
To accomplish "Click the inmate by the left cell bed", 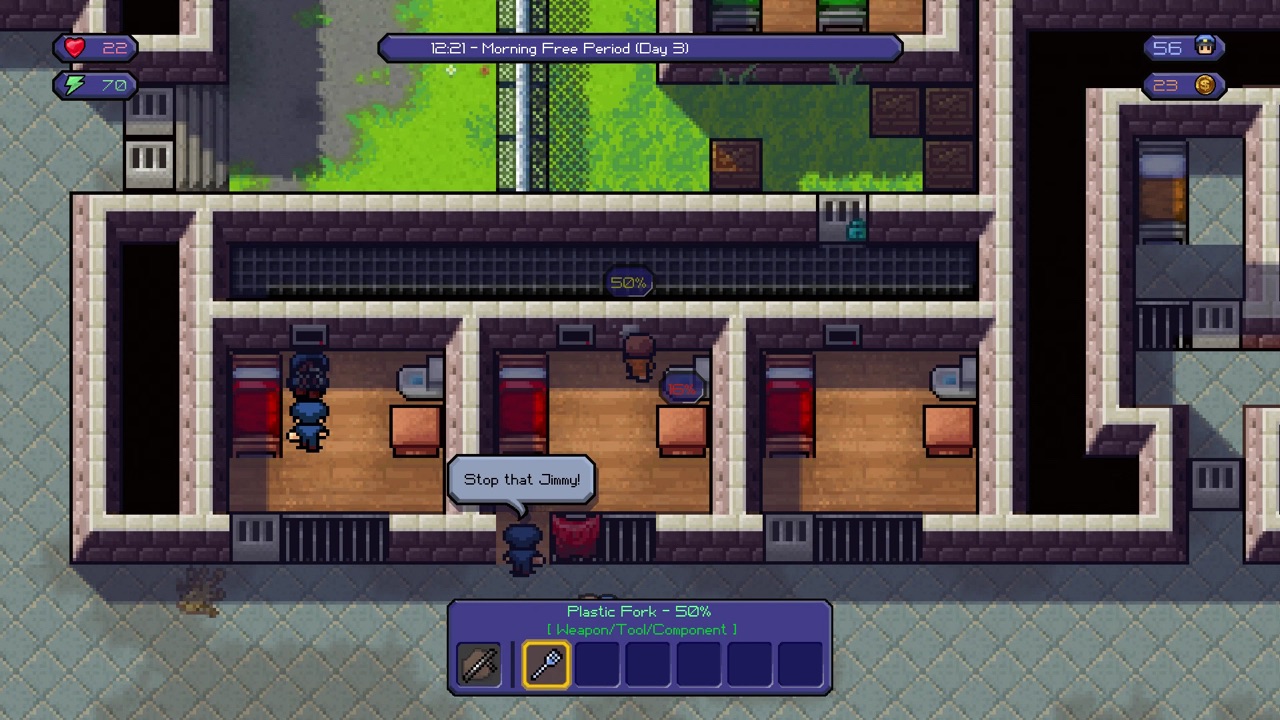I will (308, 400).
